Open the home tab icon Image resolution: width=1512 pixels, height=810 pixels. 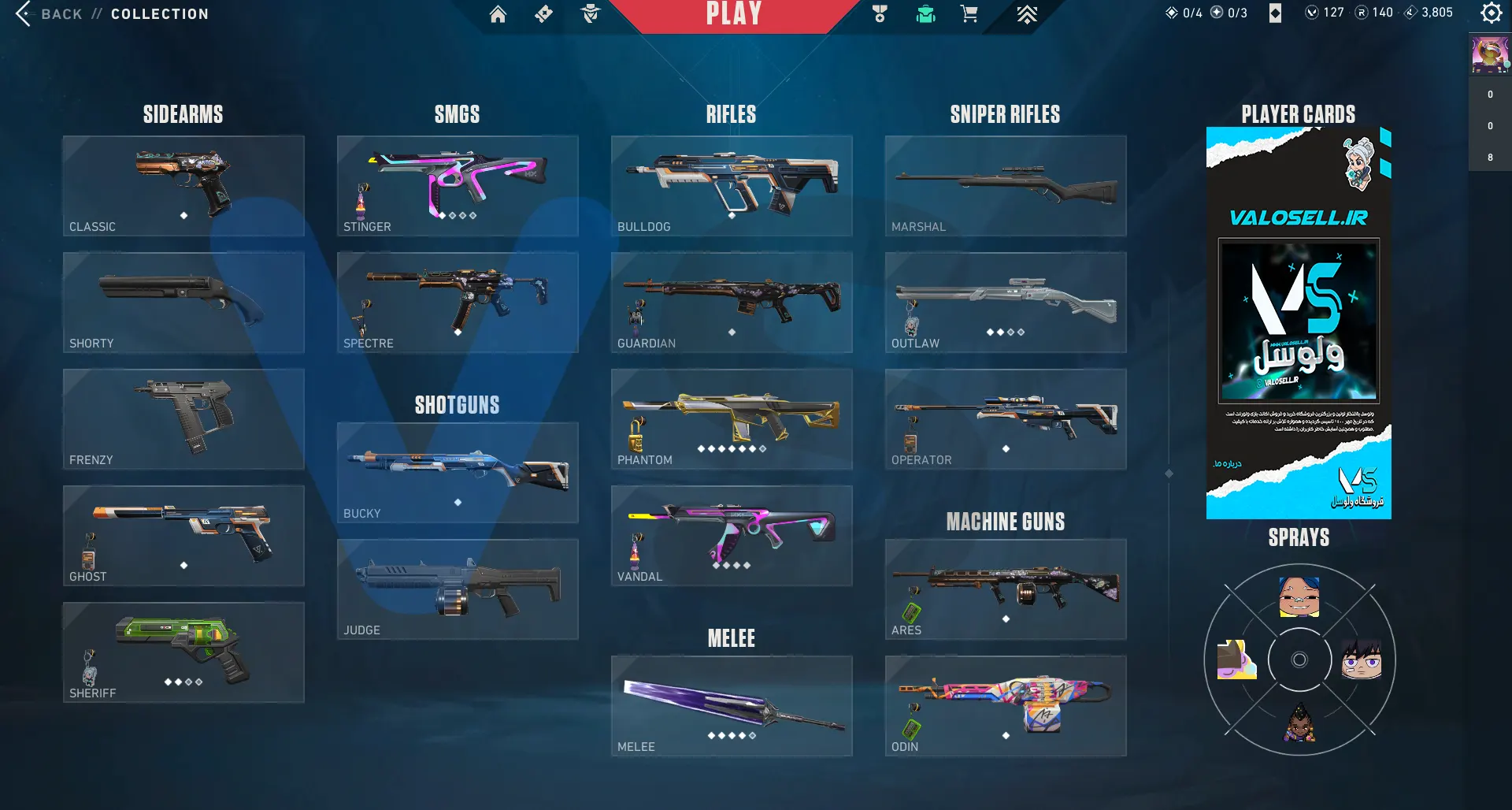click(498, 14)
